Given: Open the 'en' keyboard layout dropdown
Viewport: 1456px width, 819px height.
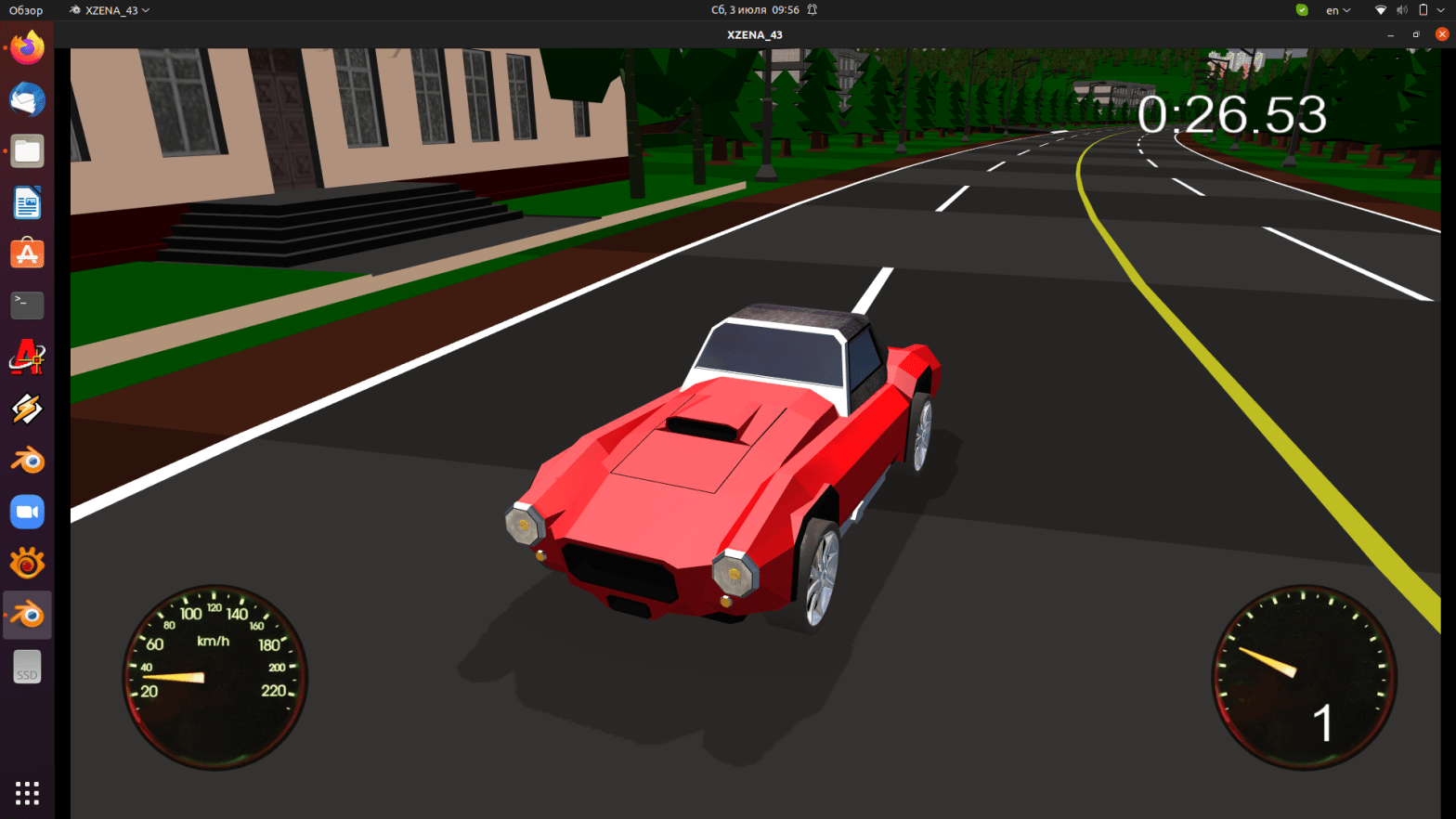Looking at the screenshot, I should 1337,10.
